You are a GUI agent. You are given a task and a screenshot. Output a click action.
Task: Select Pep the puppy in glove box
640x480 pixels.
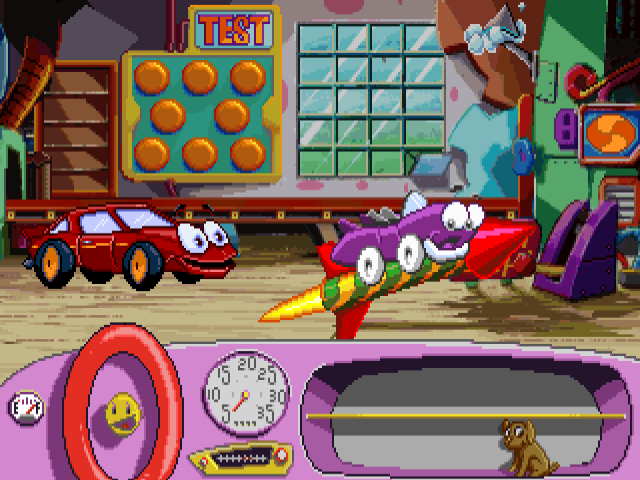click(525, 445)
